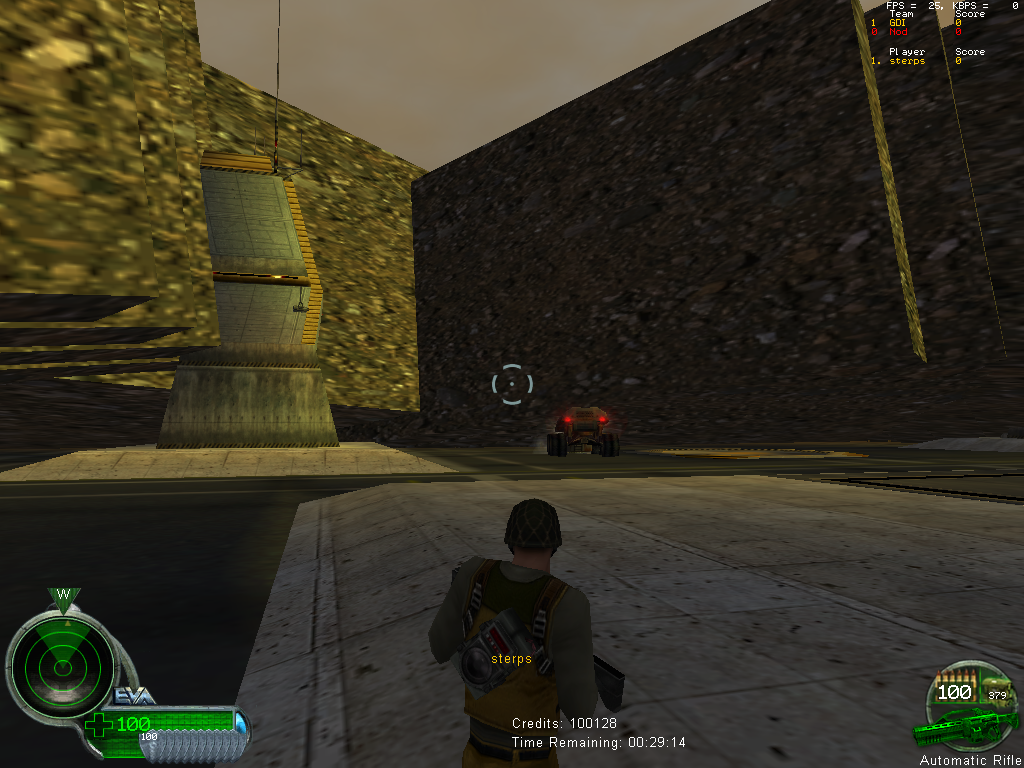Click the circular green radar display
This screenshot has height=768, width=1024.
click(61, 661)
